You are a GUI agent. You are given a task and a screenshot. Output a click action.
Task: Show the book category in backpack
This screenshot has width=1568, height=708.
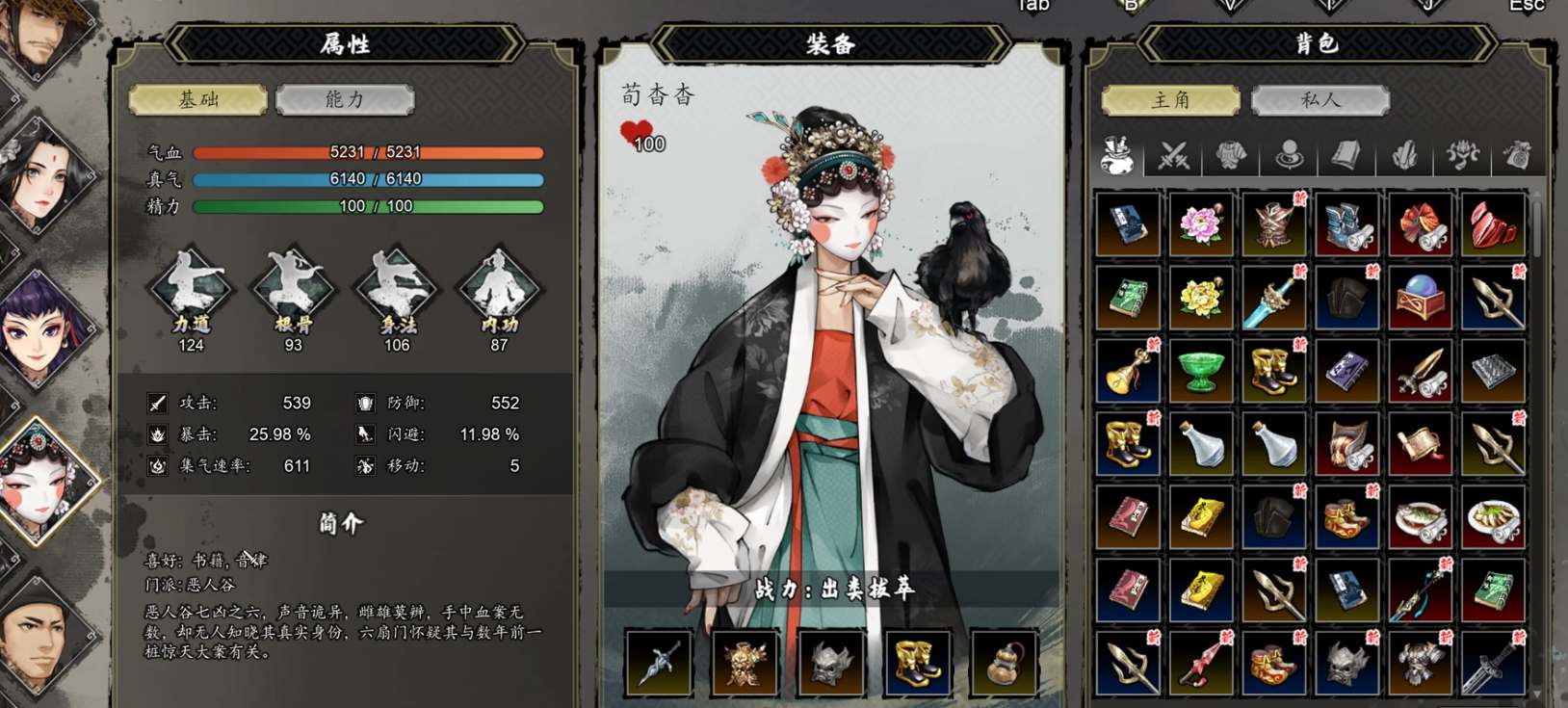pyautogui.click(x=1346, y=155)
